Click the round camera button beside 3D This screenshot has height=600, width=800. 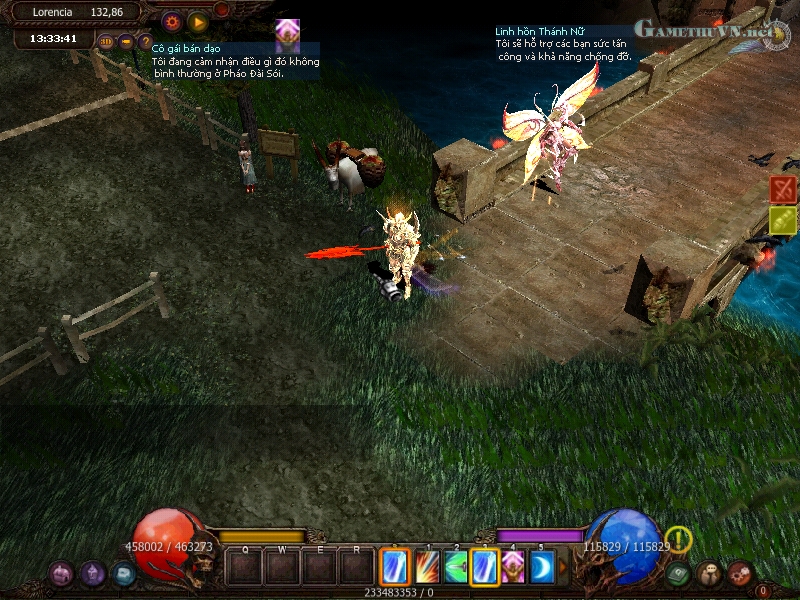(x=126, y=41)
